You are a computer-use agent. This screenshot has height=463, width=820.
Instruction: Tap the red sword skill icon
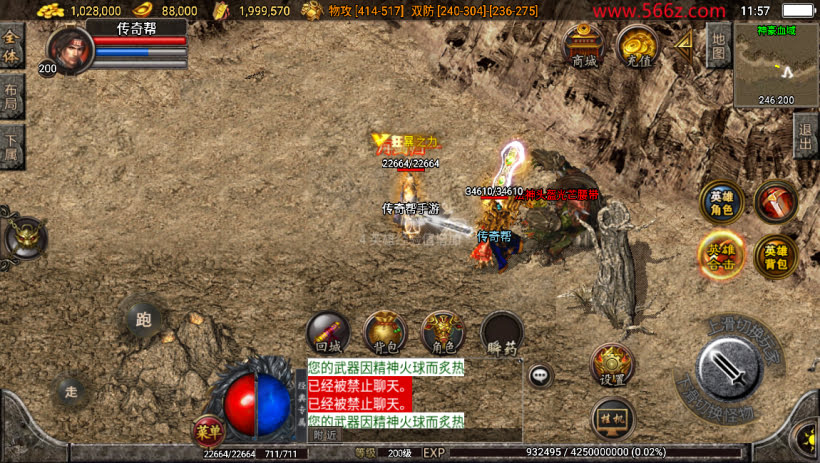(776, 201)
